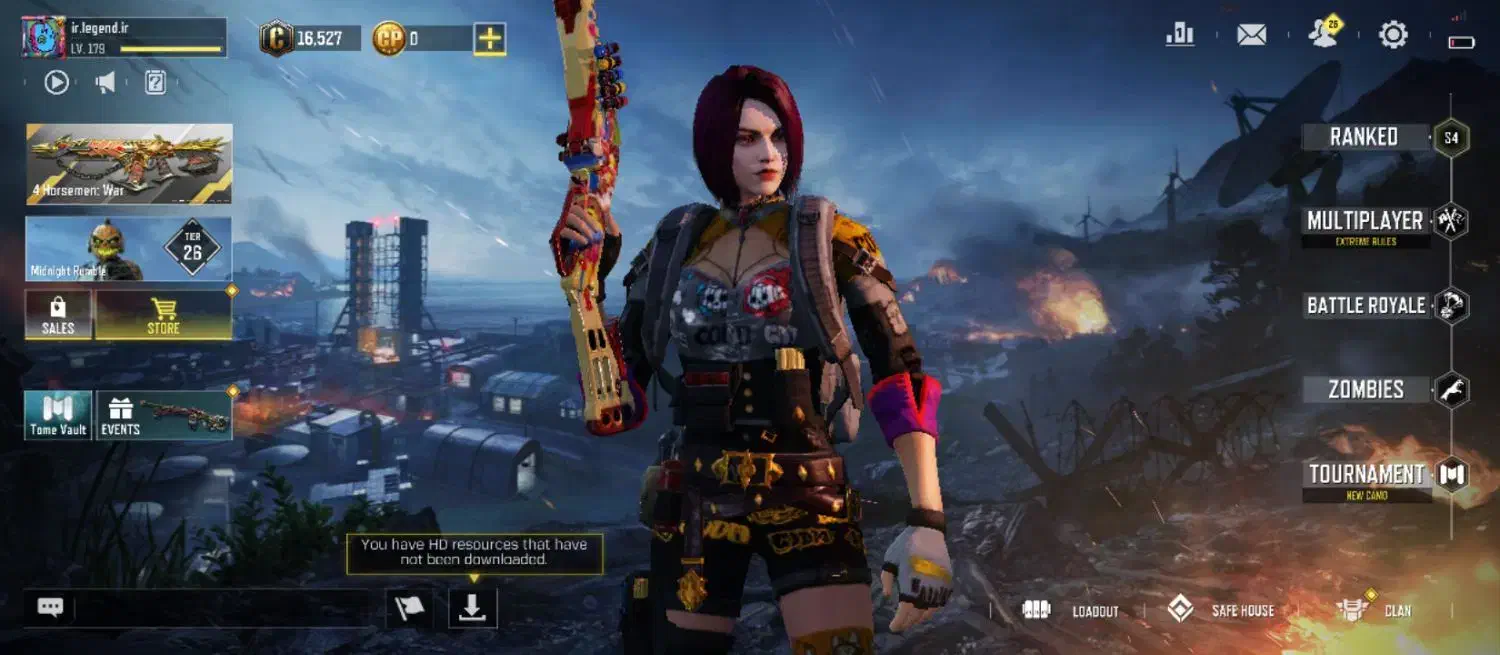Check the mail envelope inbox
1500x655 pixels.
pyautogui.click(x=1251, y=35)
